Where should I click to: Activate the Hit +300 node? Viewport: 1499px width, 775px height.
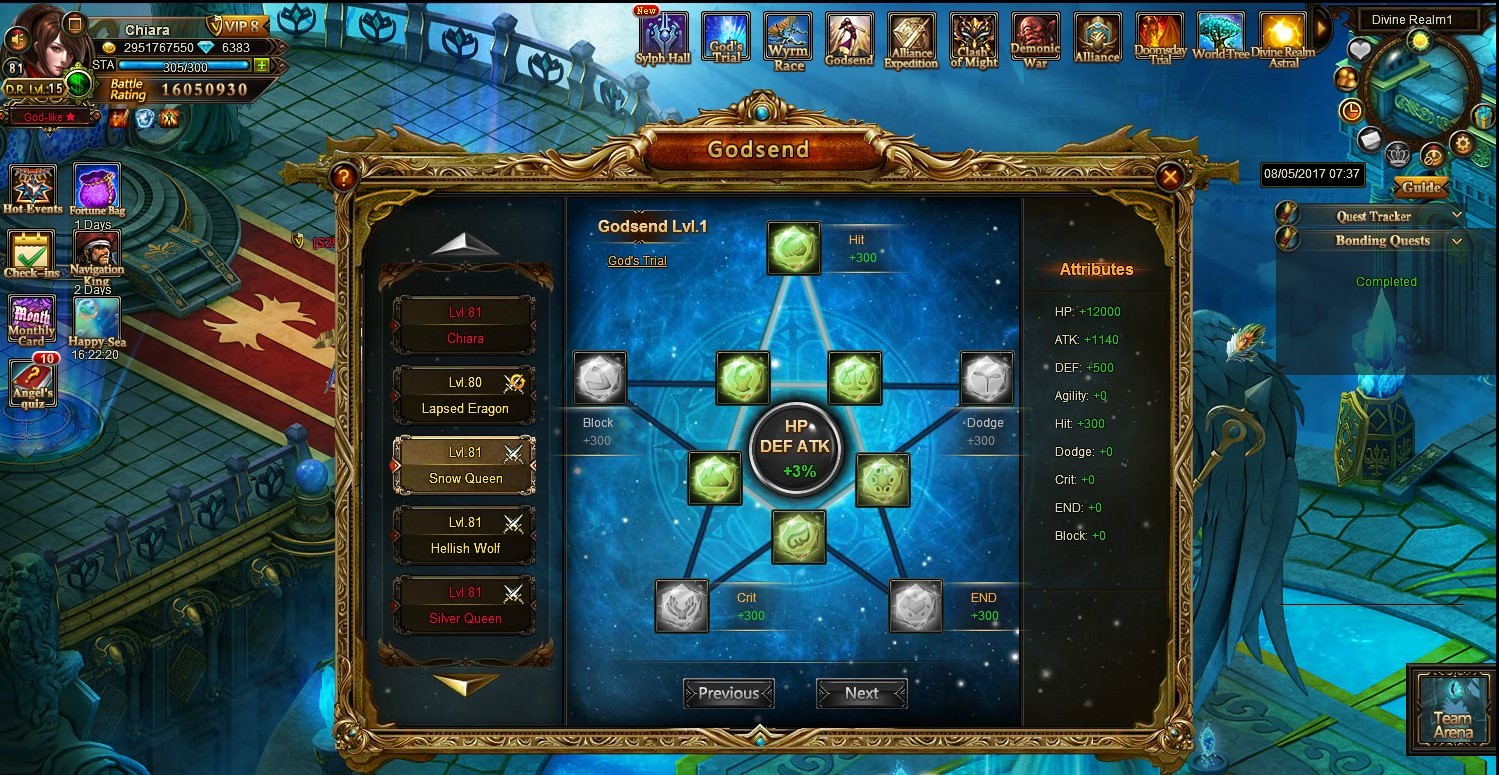[794, 248]
